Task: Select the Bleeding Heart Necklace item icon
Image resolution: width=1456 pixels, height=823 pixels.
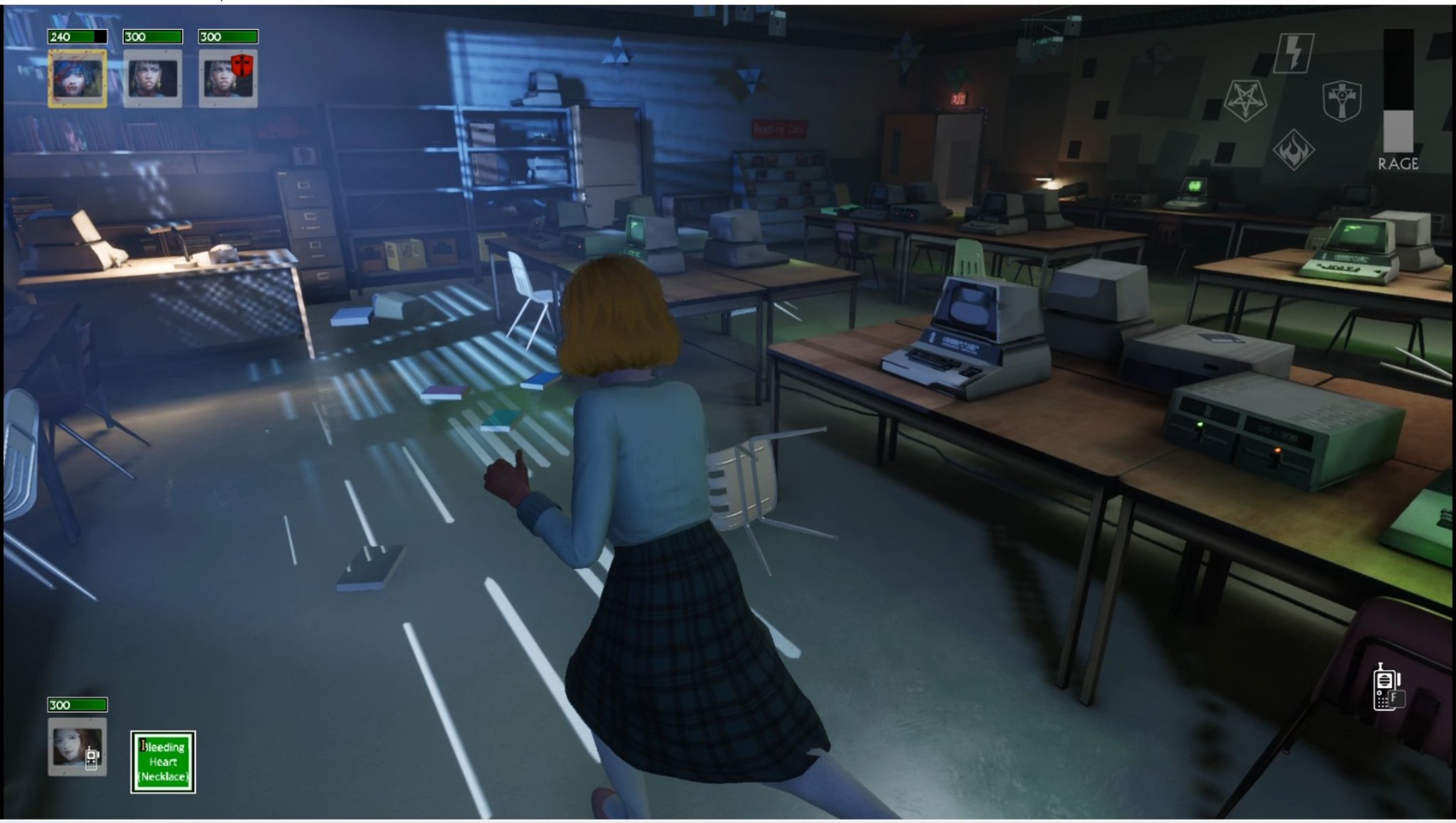Action: click(162, 761)
